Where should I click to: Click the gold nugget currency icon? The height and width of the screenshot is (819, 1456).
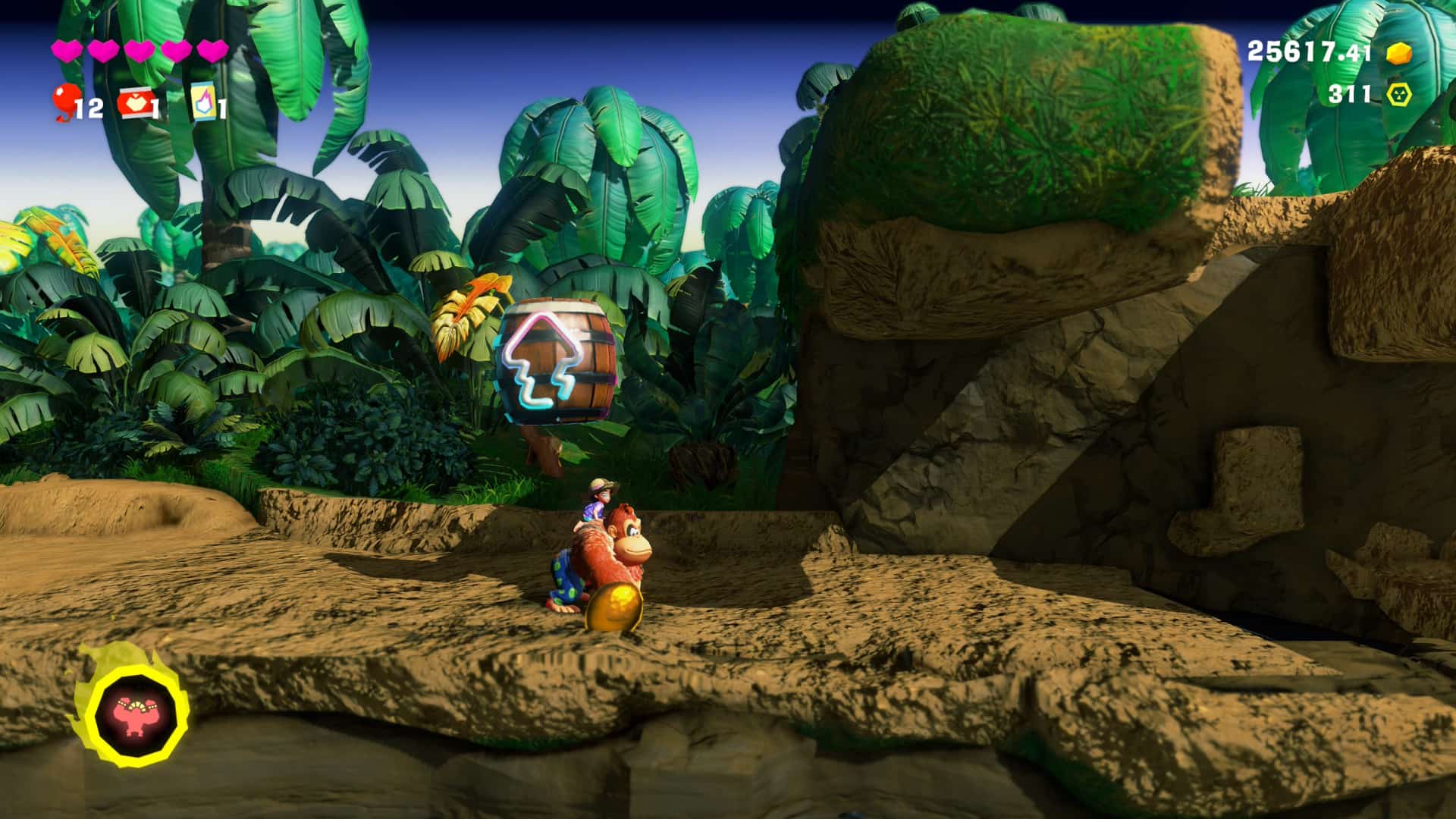(x=1398, y=52)
